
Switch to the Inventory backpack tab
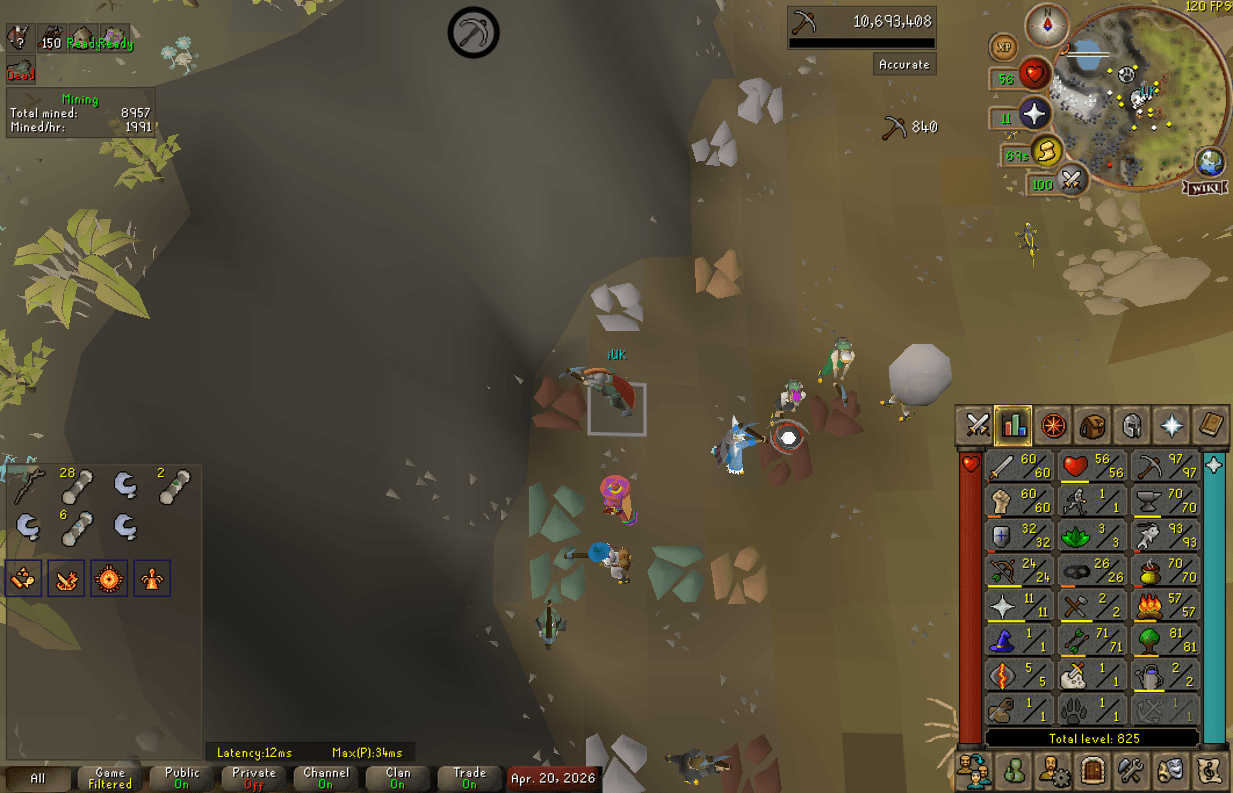pos(1093,425)
